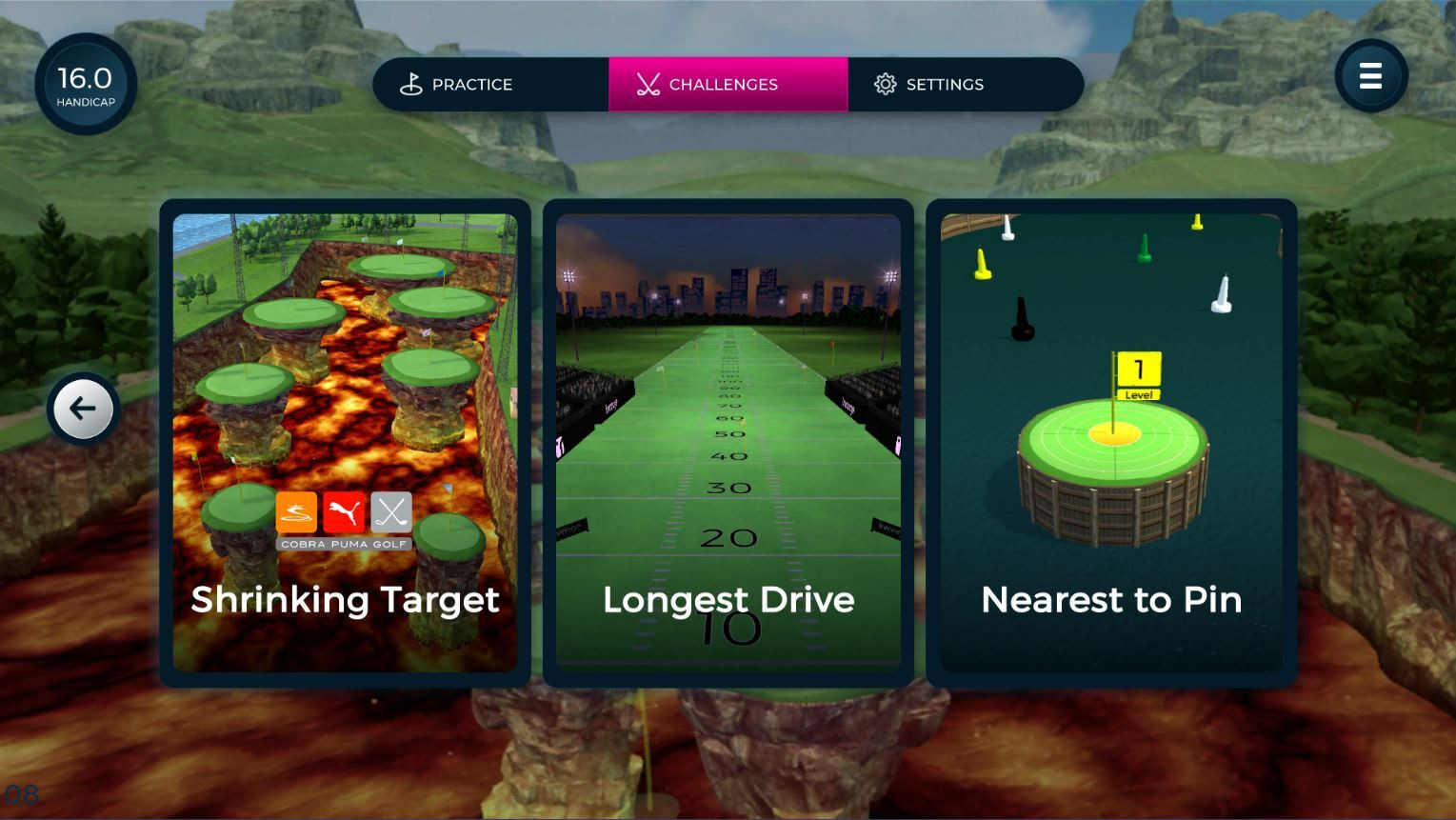Open the hamburger menu in the top-right corner
This screenshot has height=820, width=1456.
coord(1371,76)
